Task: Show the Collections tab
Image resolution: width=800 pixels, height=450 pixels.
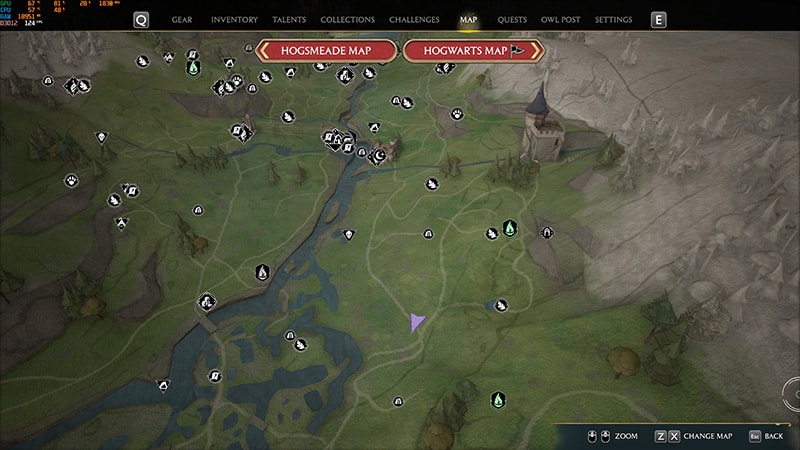Action: pyautogui.click(x=348, y=20)
